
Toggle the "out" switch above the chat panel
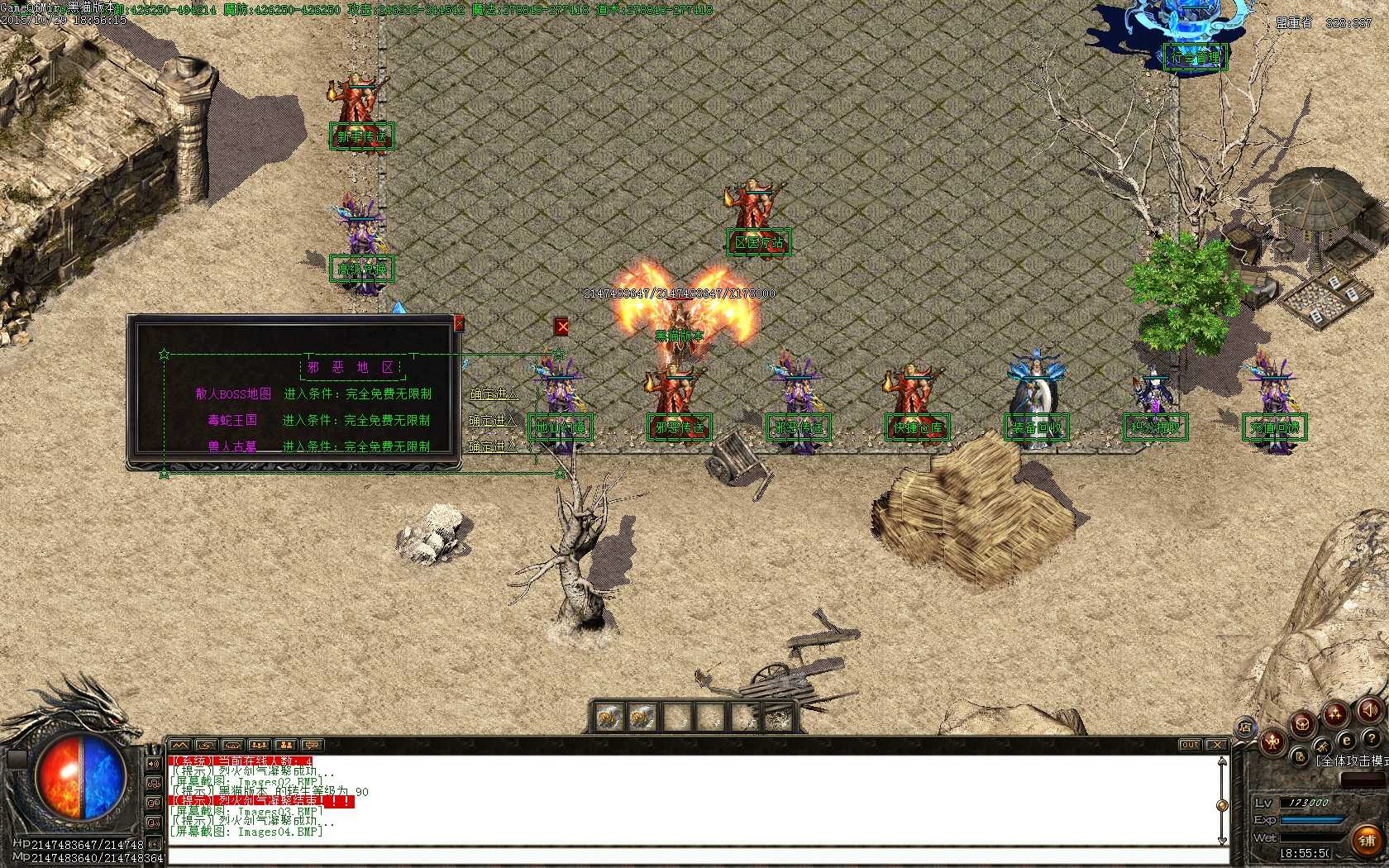click(1191, 745)
